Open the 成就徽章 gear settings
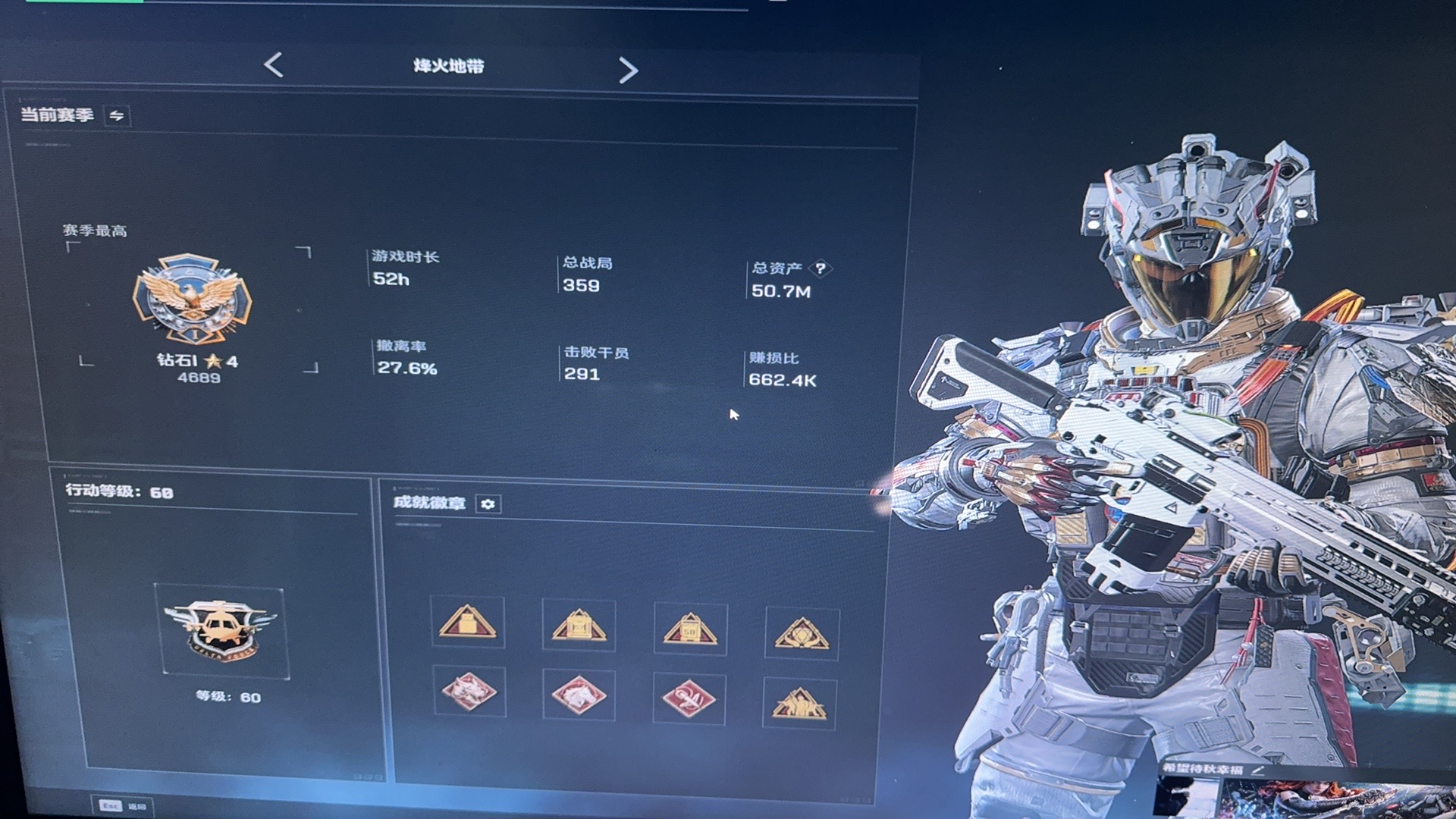This screenshot has height=819, width=1456. point(488,504)
